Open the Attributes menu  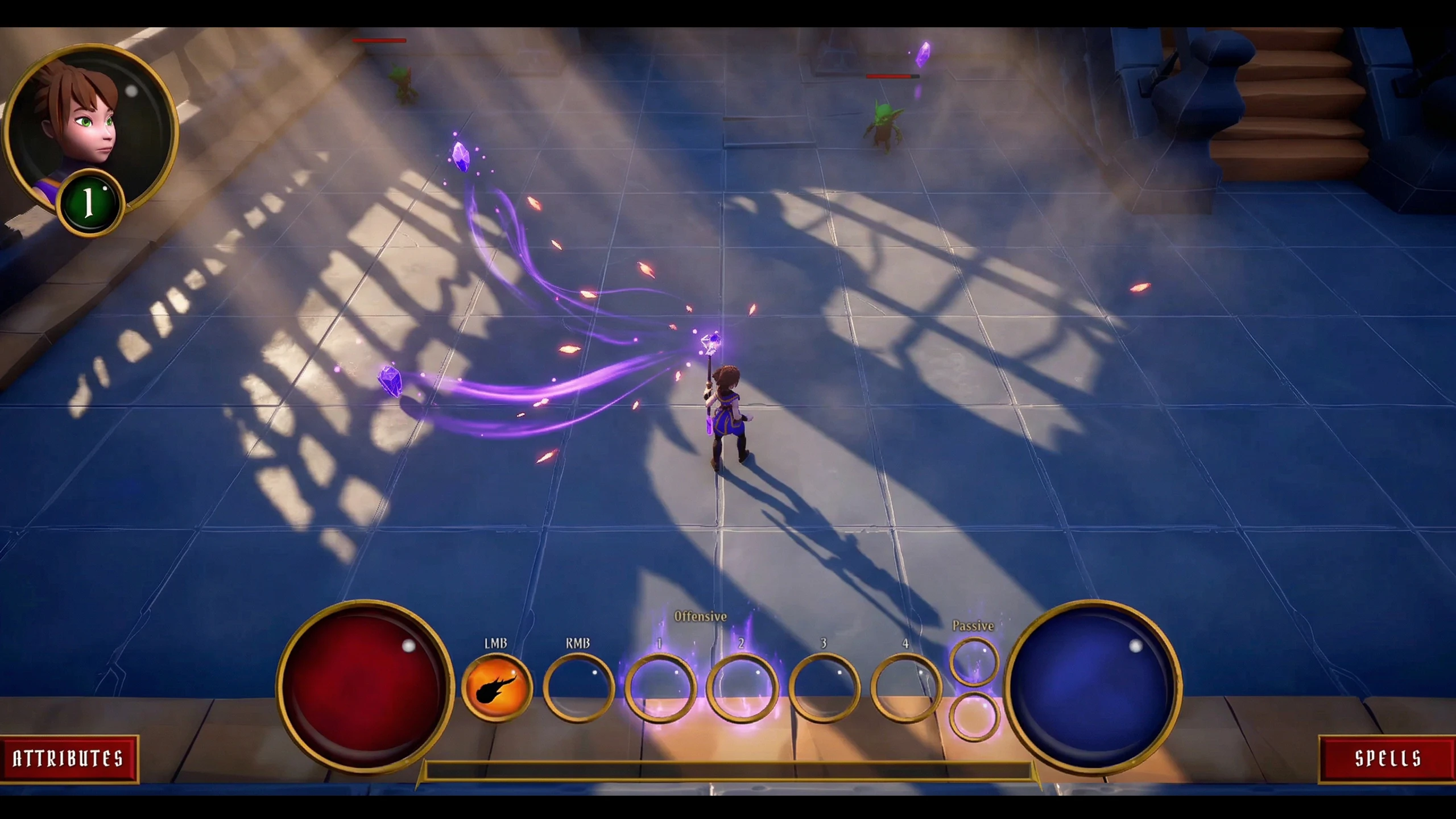click(68, 758)
